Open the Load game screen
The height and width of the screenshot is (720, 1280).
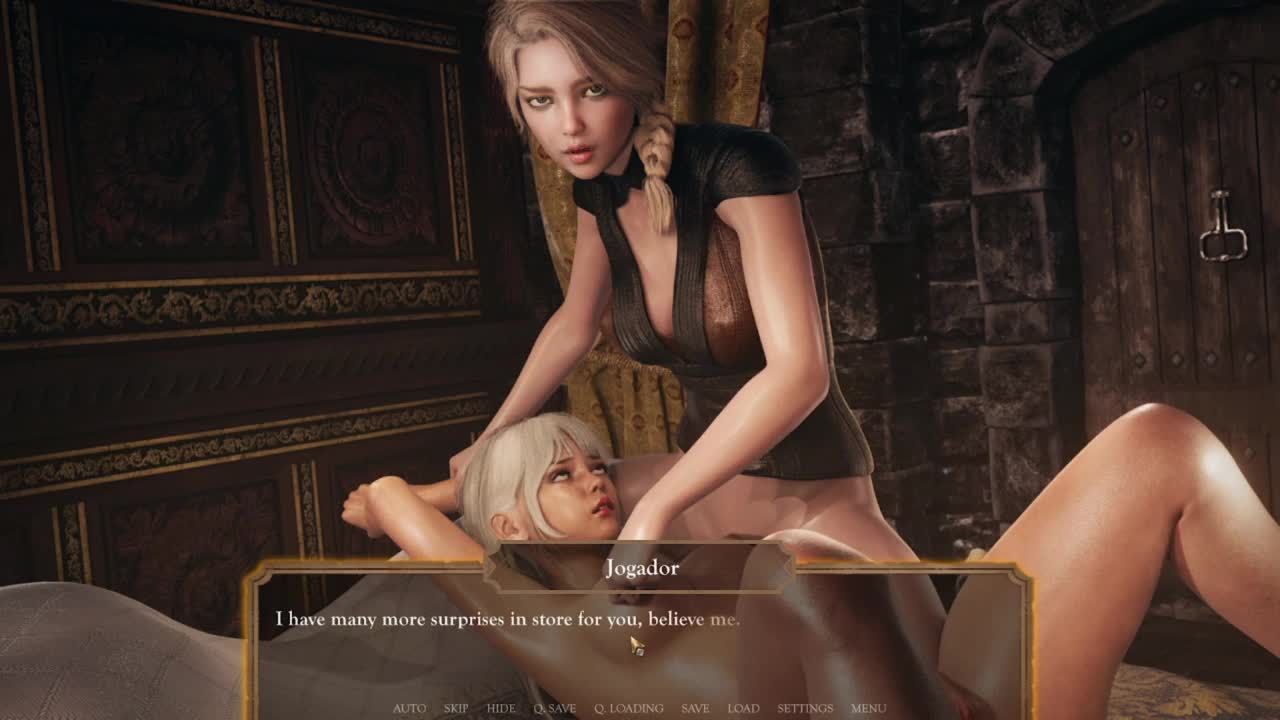743,708
